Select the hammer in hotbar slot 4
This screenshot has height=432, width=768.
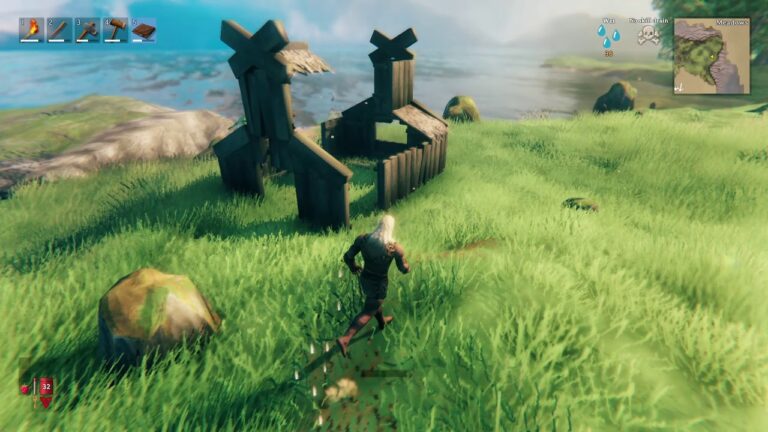click(116, 30)
